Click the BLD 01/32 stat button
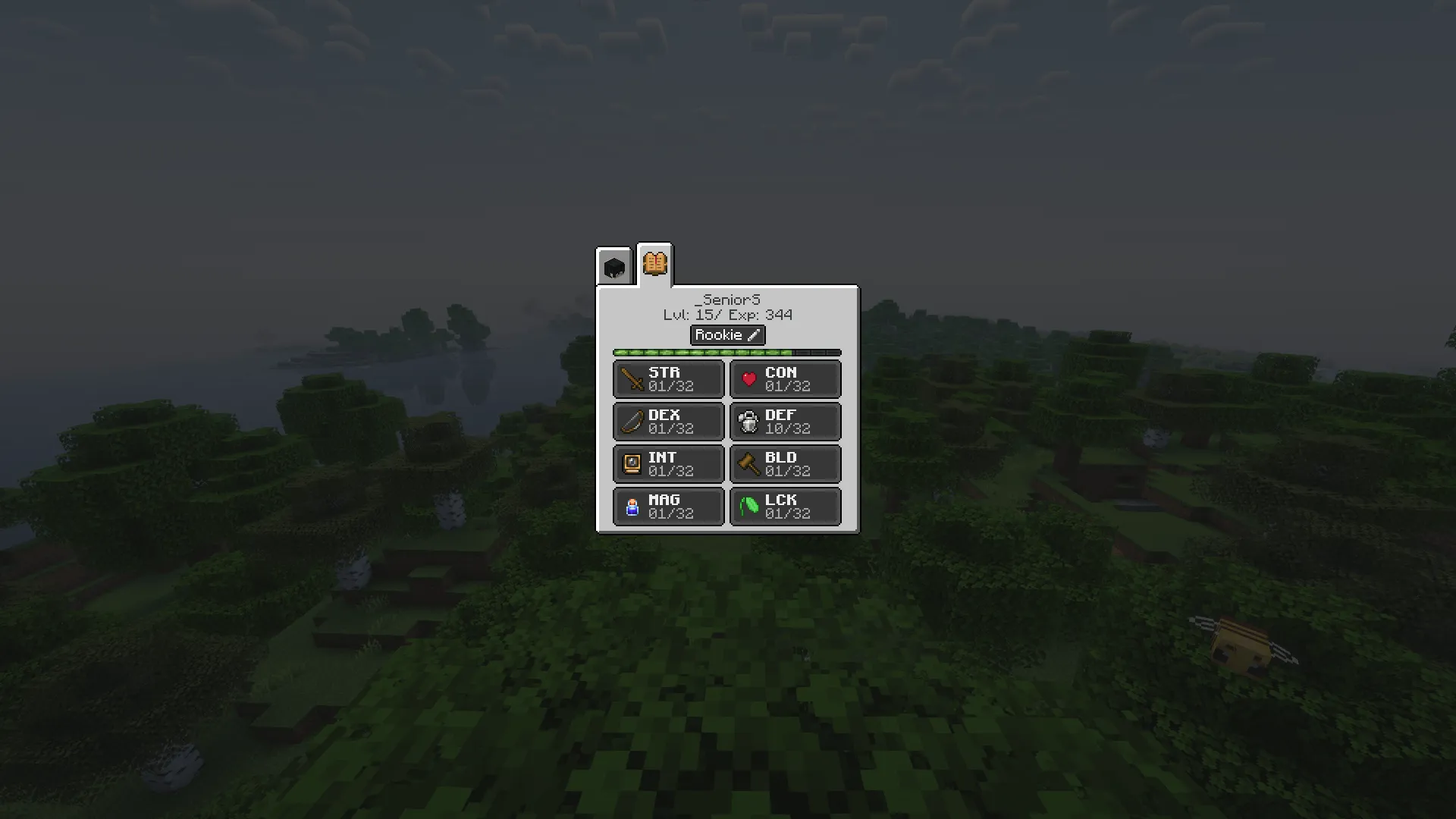 point(785,463)
